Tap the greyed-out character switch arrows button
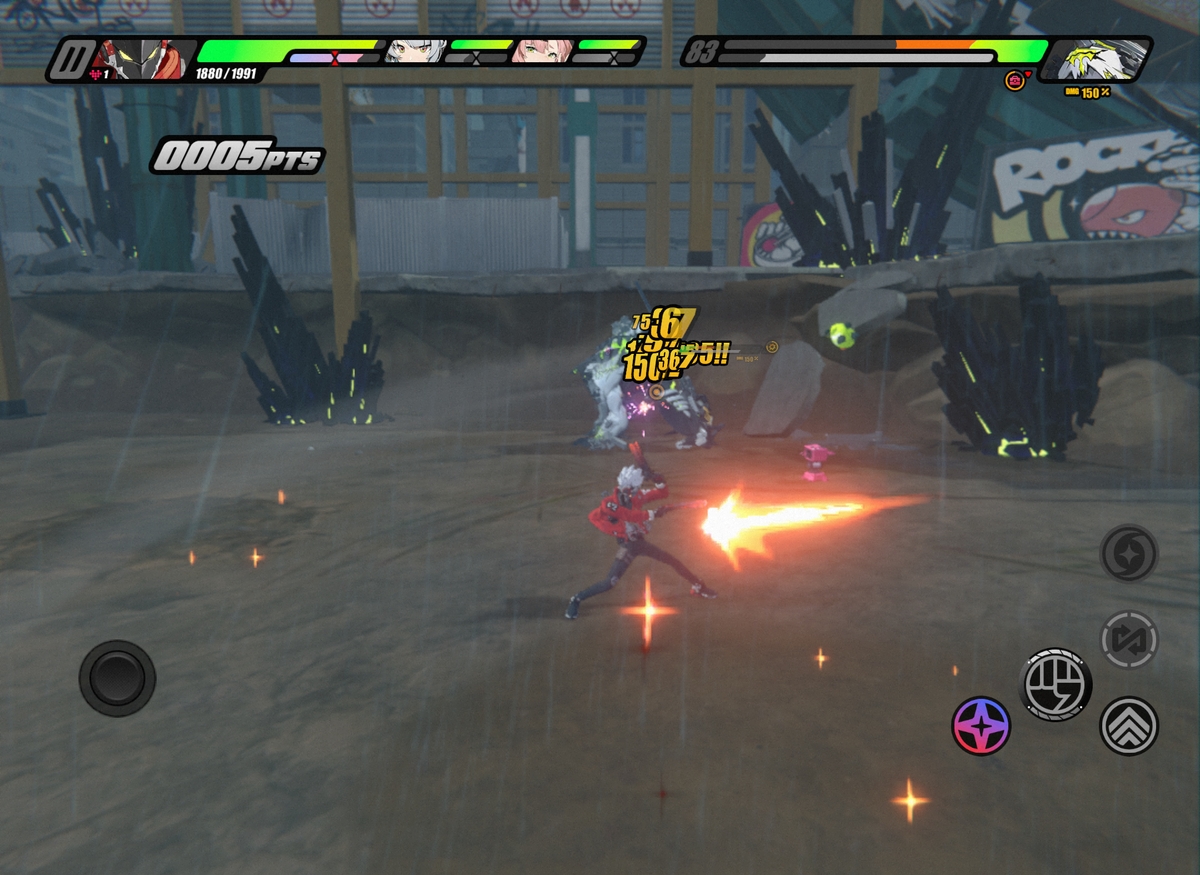This screenshot has width=1200, height=875. (1129, 640)
